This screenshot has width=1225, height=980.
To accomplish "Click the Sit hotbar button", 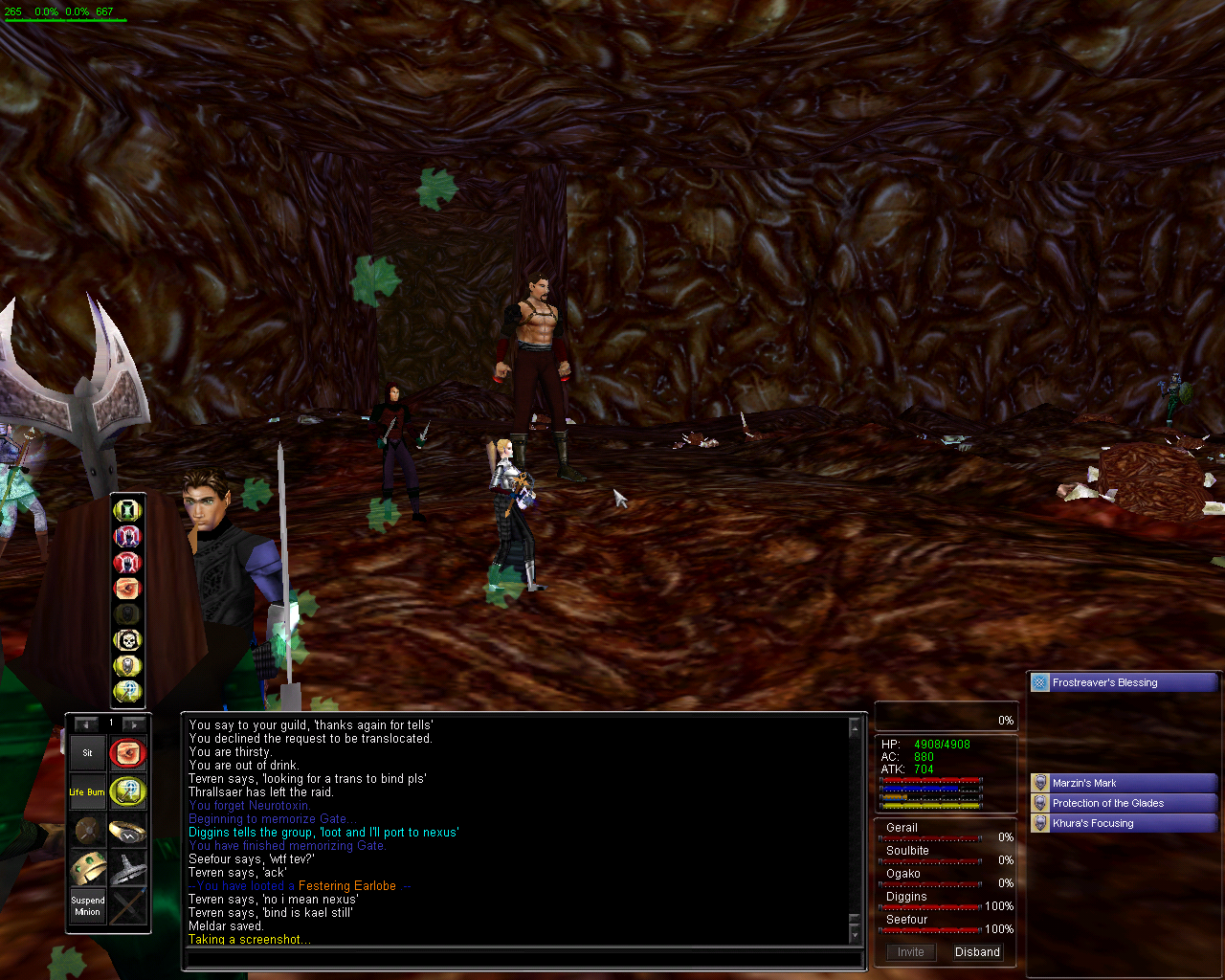I will click(87, 753).
